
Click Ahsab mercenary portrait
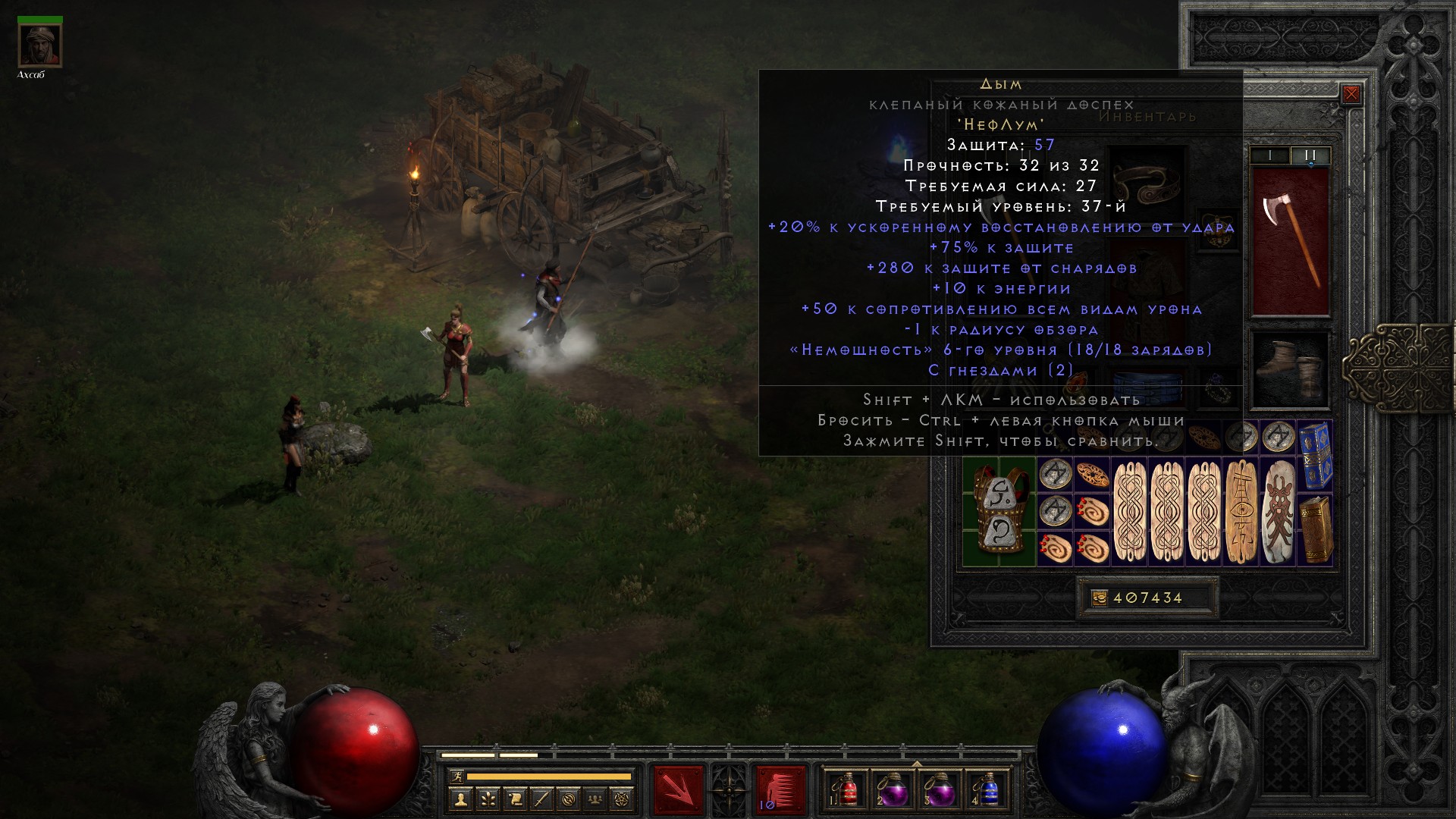(x=40, y=45)
